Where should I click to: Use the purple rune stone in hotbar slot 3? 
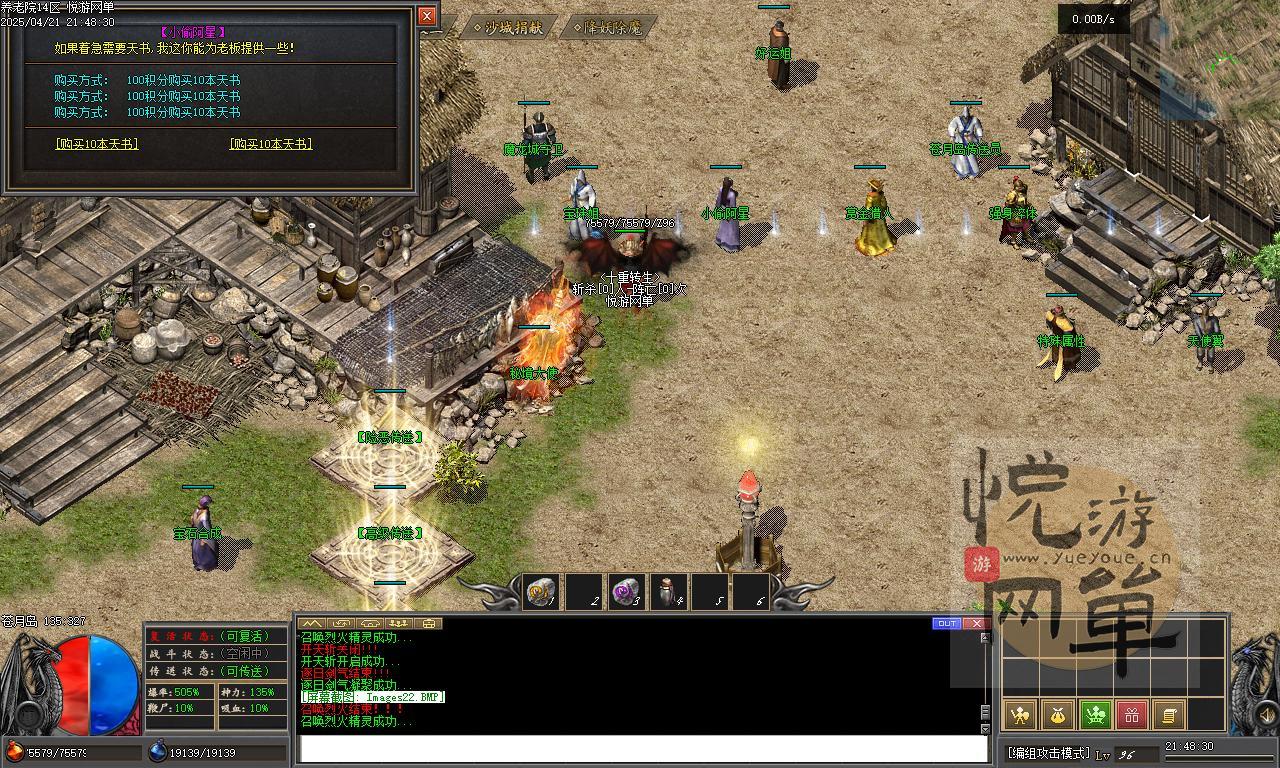point(627,592)
